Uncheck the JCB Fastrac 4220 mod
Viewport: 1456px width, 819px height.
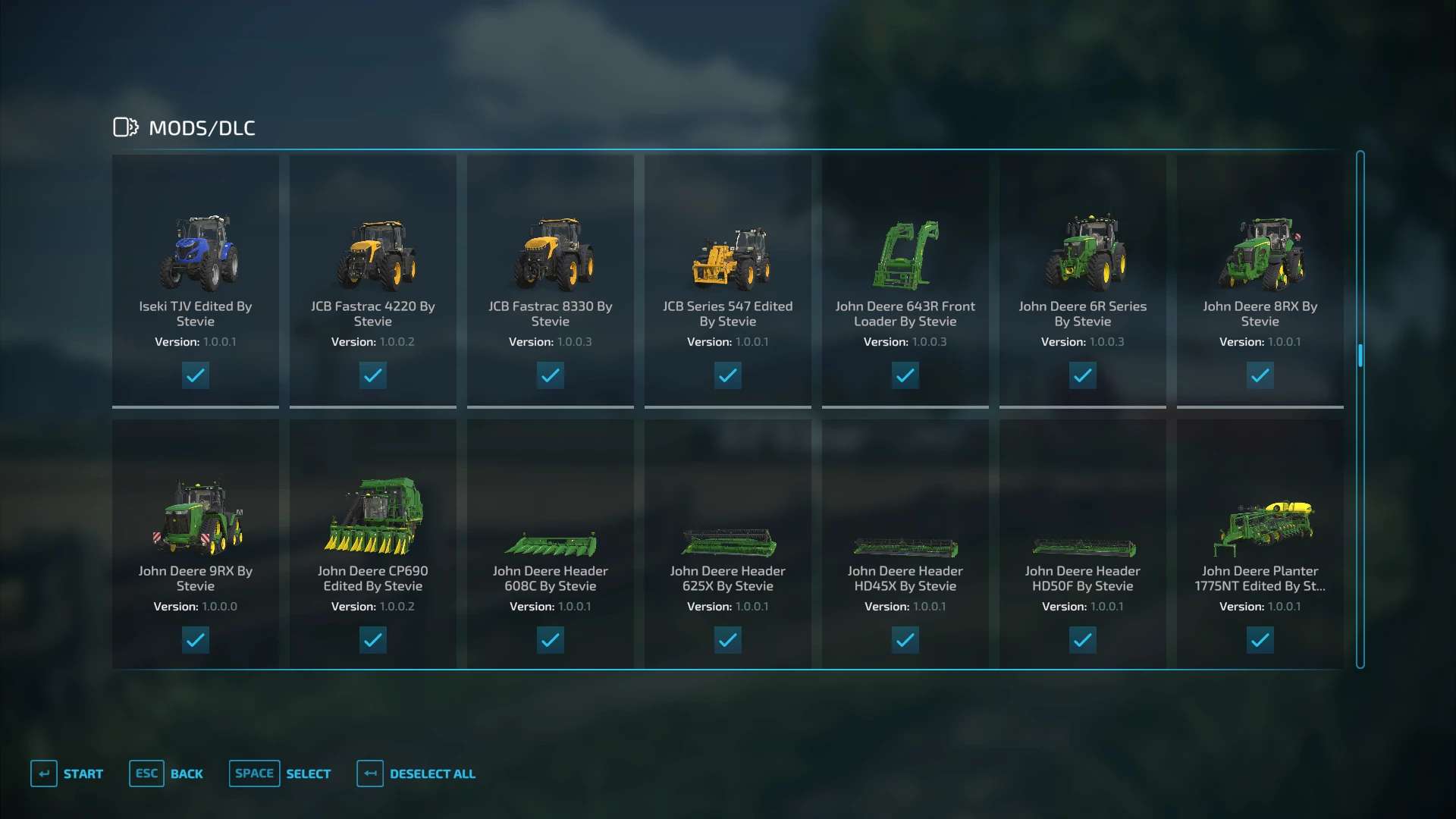(373, 375)
